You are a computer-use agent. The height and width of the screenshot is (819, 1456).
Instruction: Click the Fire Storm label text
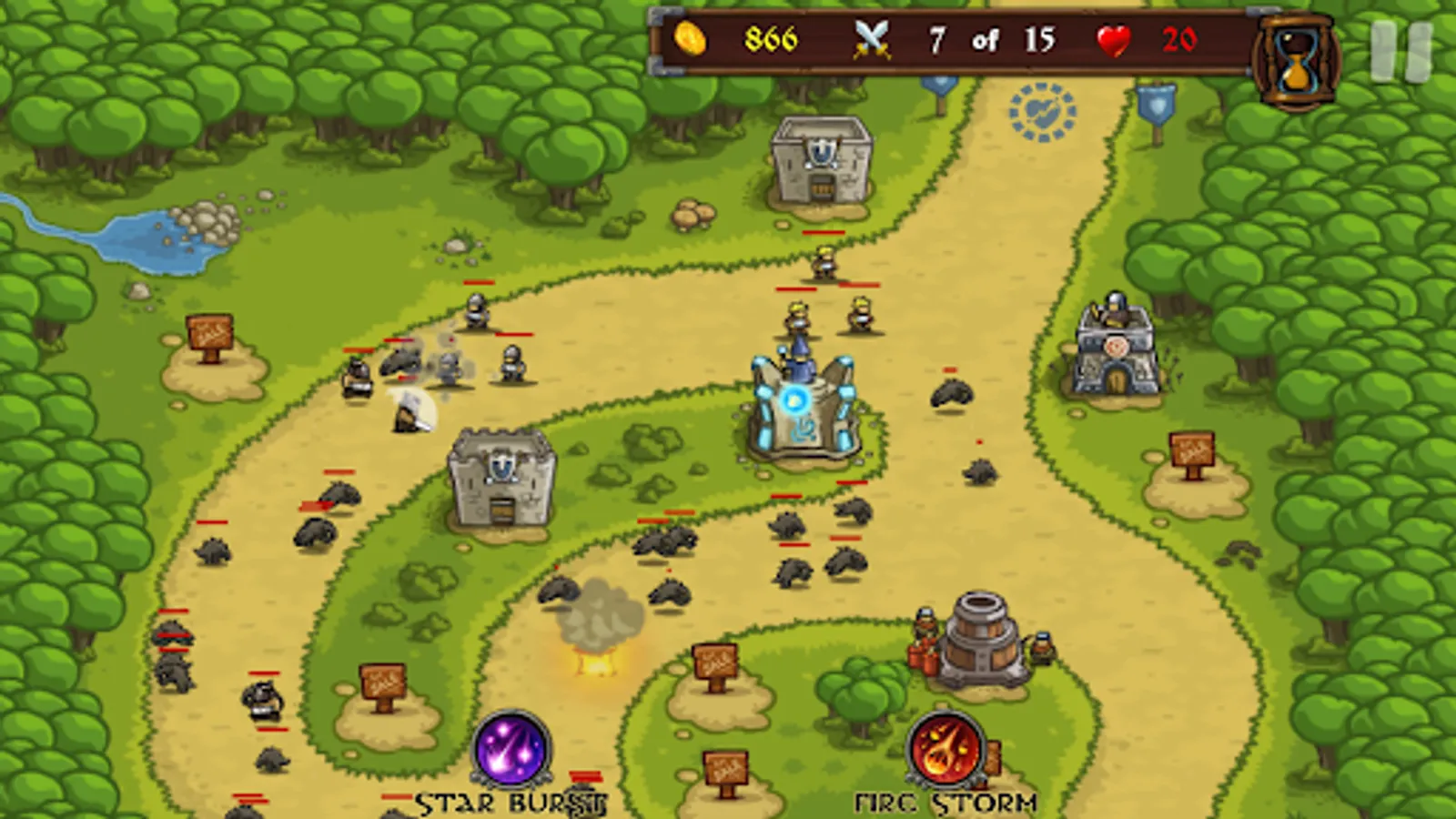click(x=946, y=801)
